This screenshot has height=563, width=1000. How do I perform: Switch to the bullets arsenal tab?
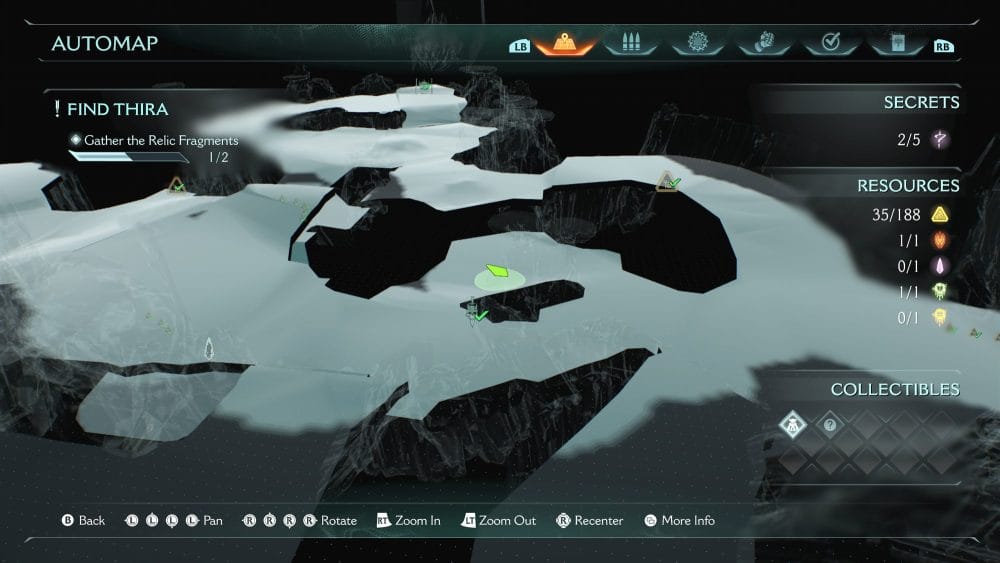coord(630,43)
